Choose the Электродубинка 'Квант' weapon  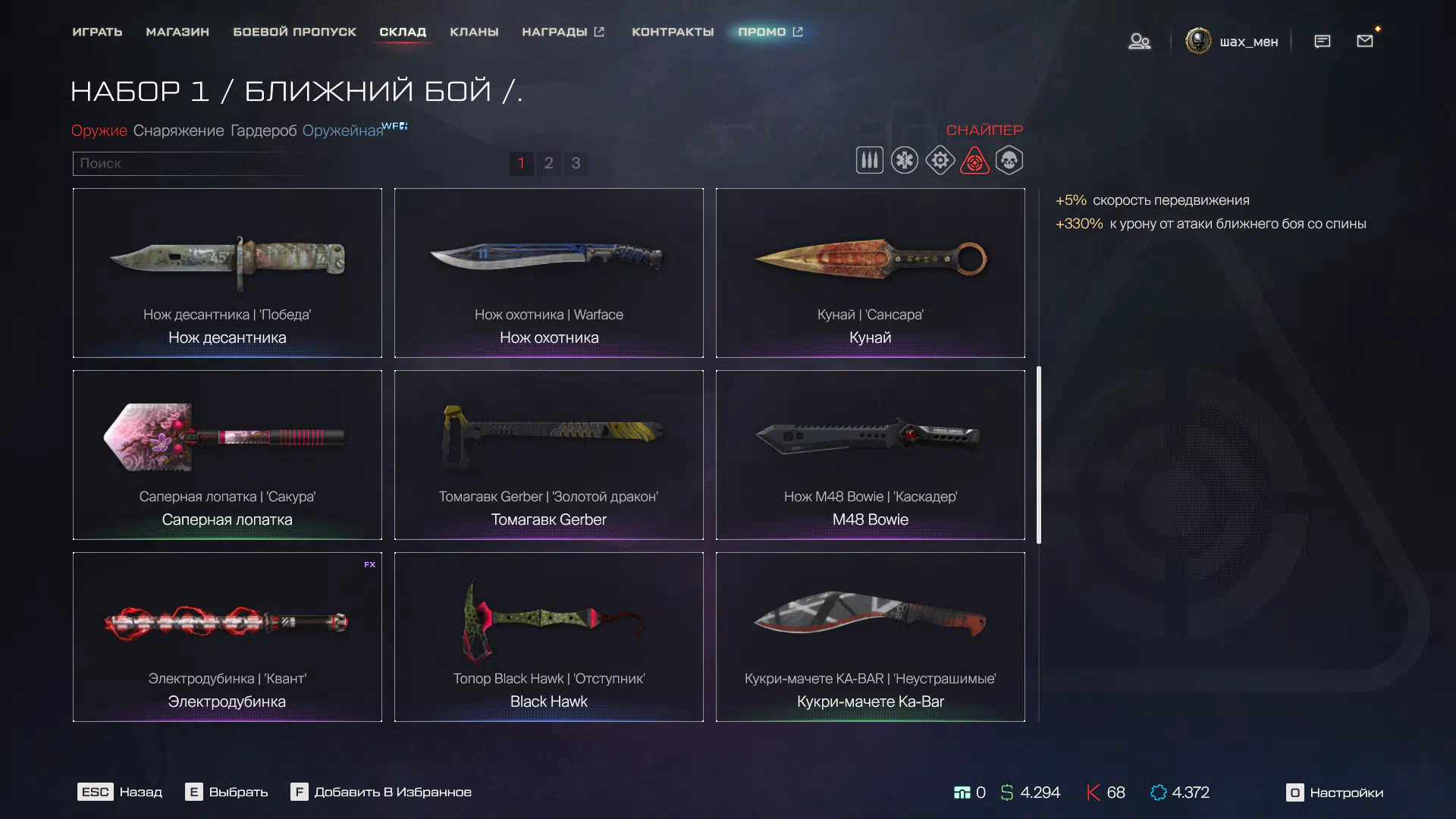227,637
